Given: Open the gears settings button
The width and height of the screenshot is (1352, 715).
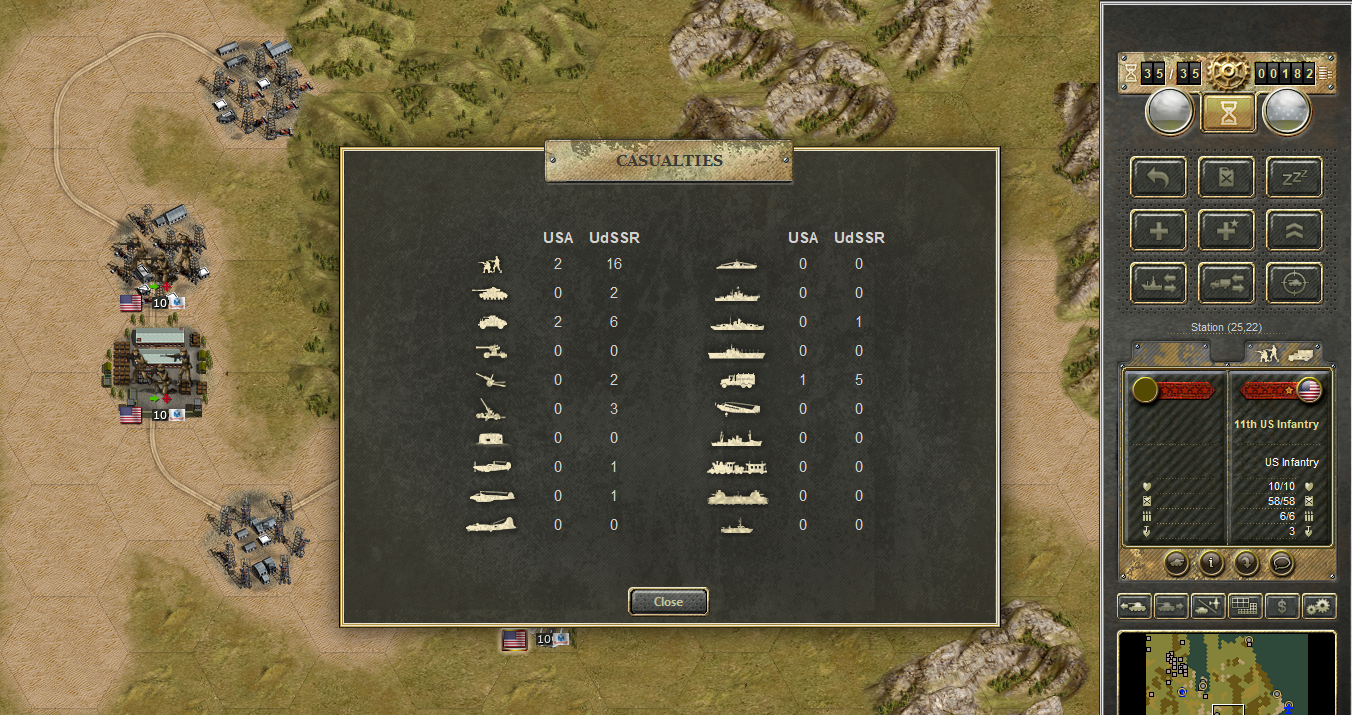Looking at the screenshot, I should pyautogui.click(x=1319, y=606).
